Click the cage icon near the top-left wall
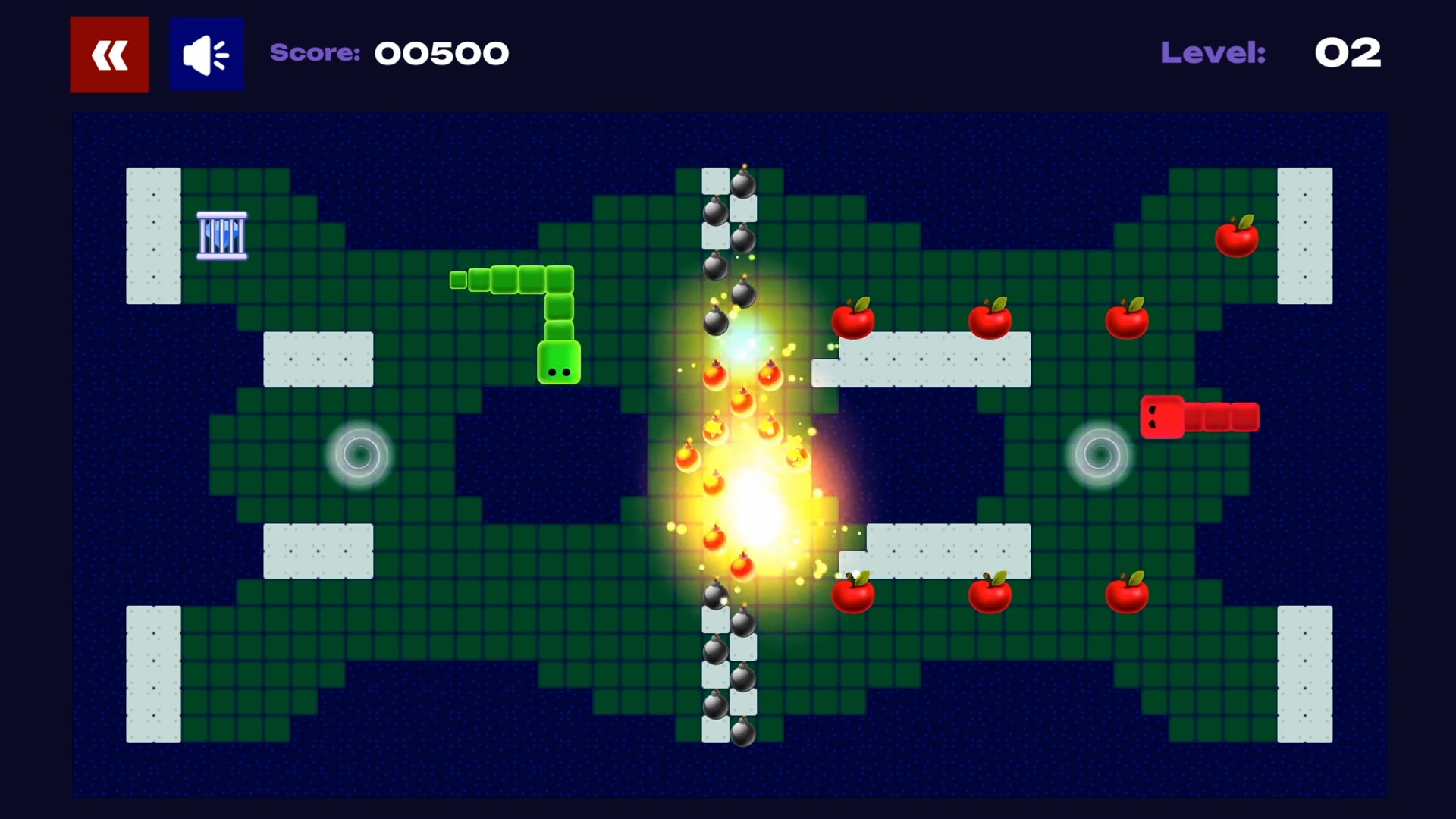1456x819 pixels. pos(221,235)
